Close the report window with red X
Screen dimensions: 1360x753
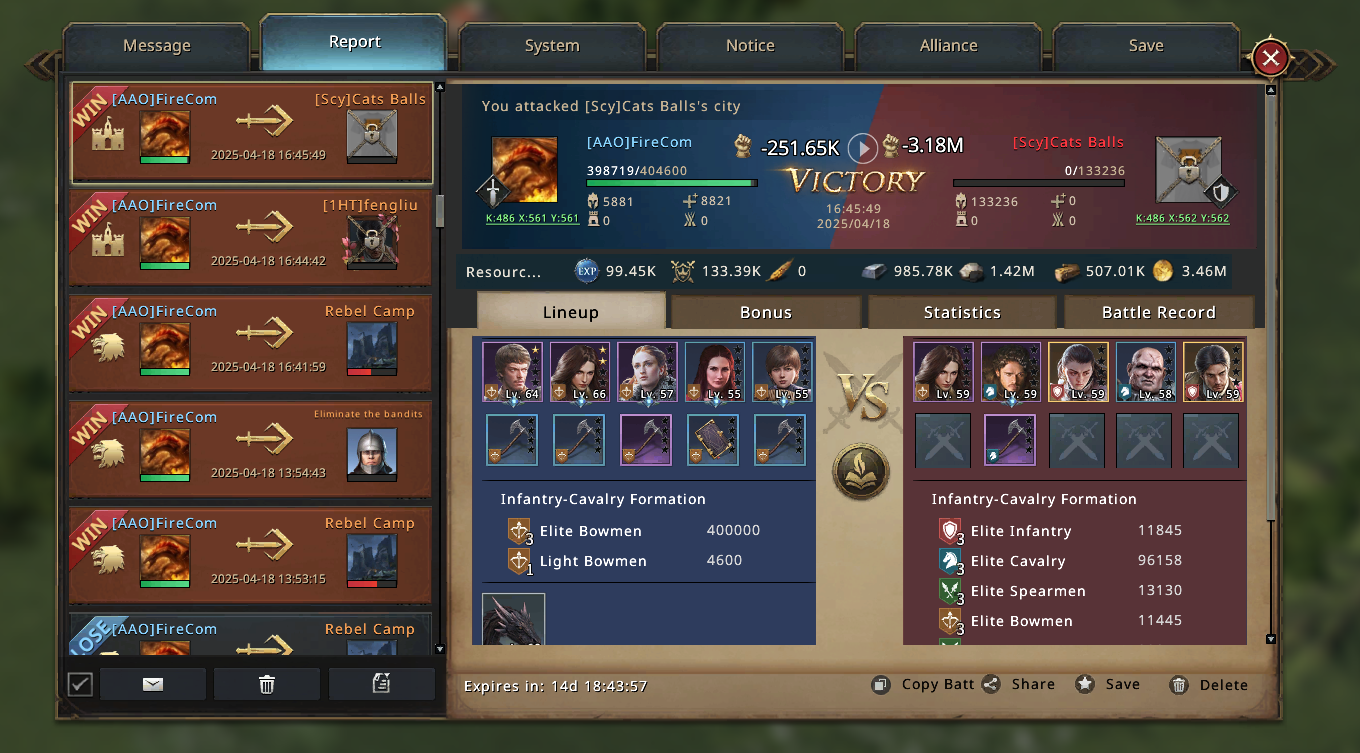(1270, 58)
